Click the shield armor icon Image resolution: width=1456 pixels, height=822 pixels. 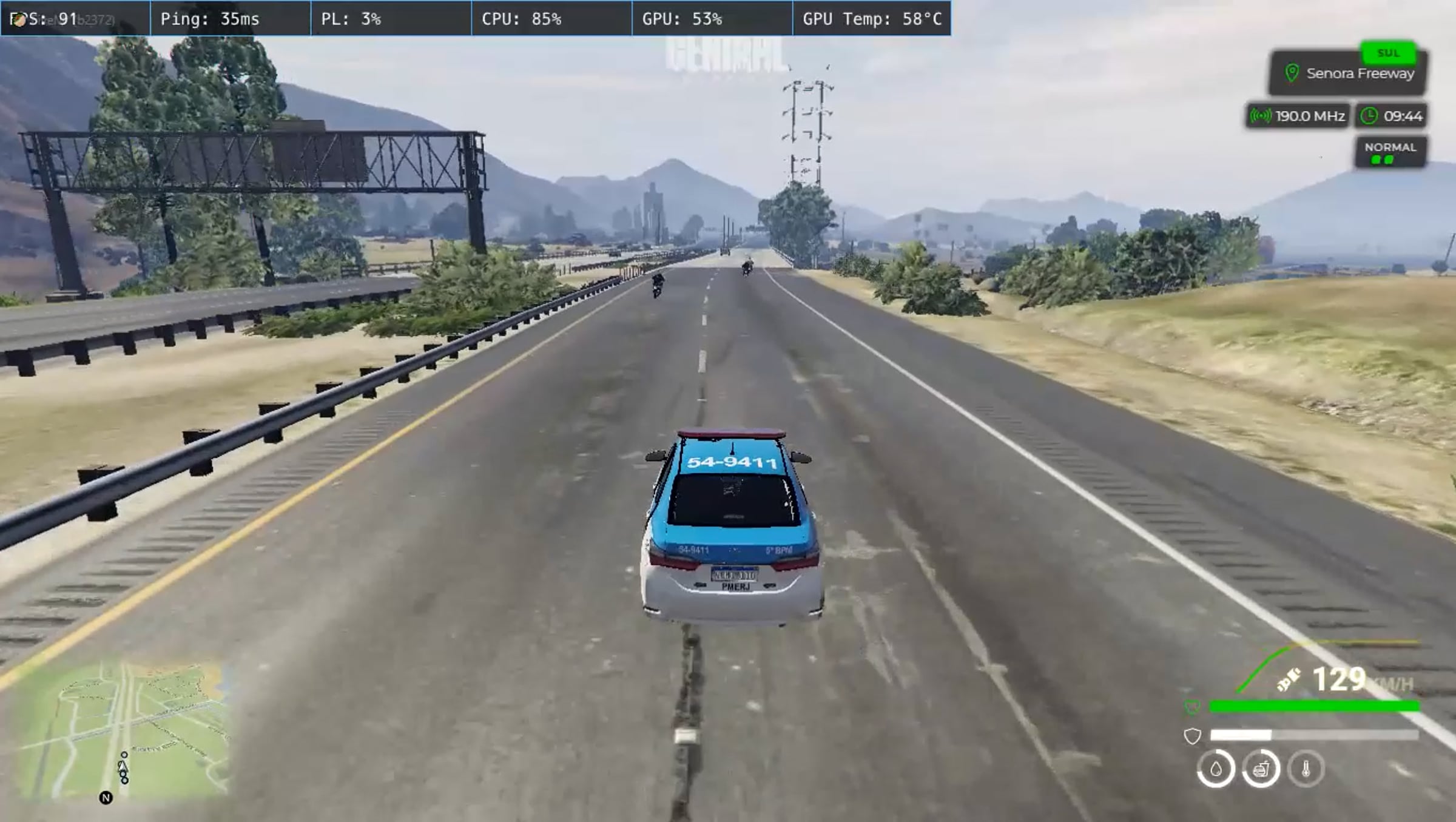(1192, 736)
